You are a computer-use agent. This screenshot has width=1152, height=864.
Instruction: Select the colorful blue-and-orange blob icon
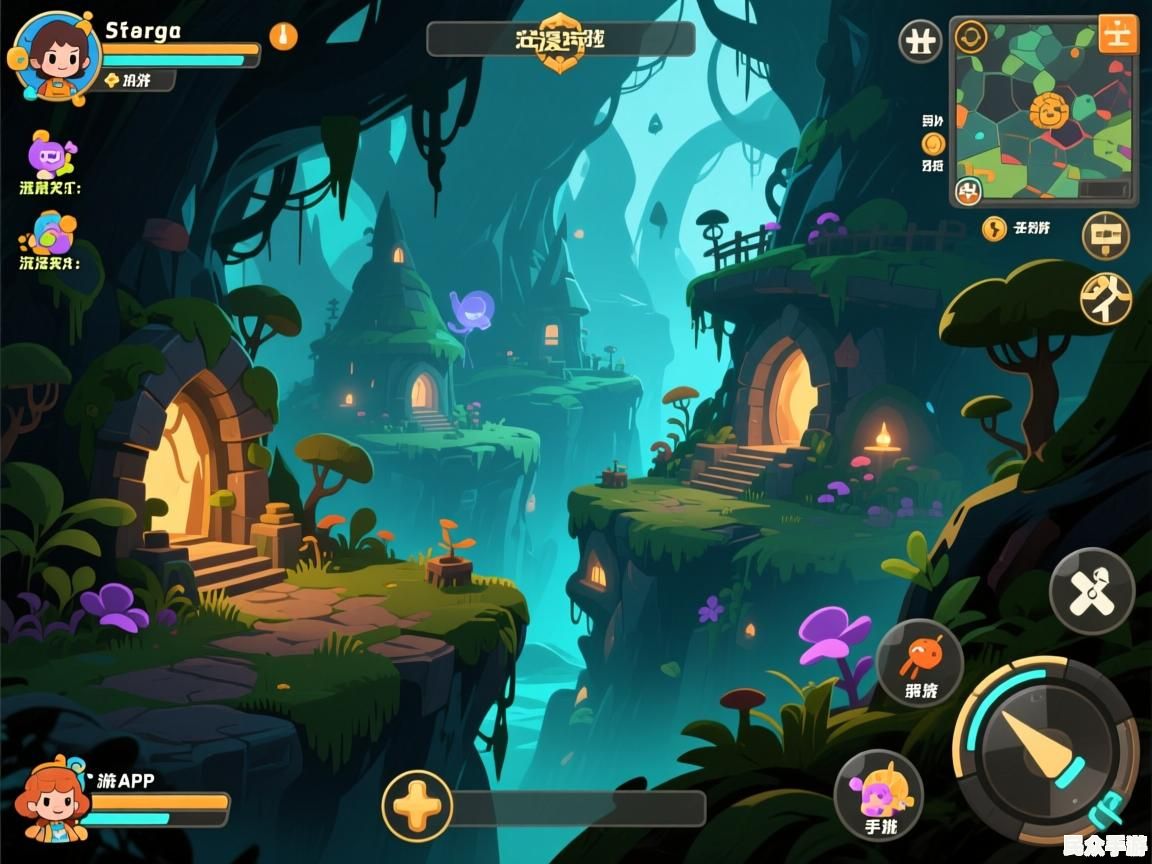tap(50, 234)
